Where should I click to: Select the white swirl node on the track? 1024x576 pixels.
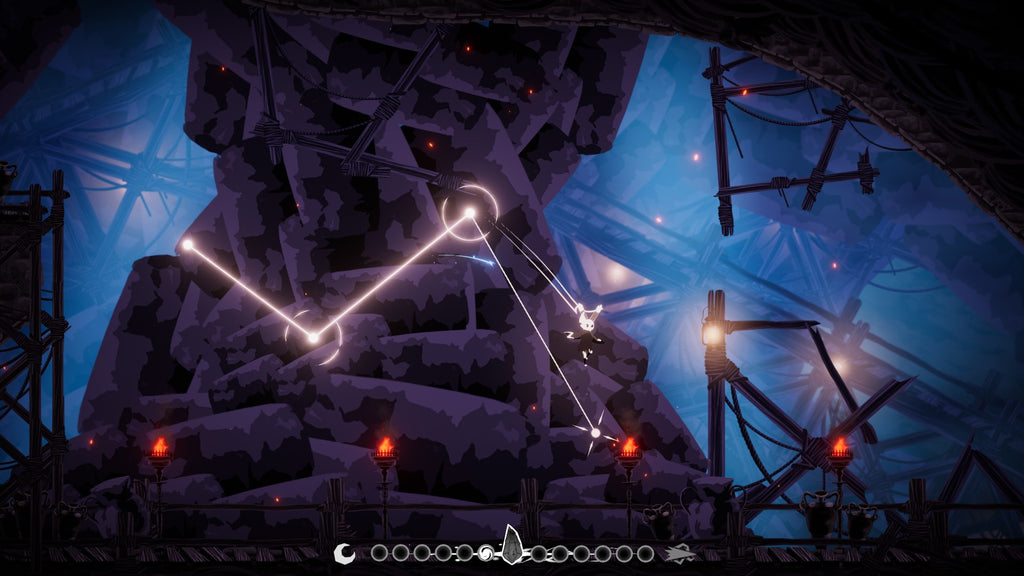click(487, 553)
